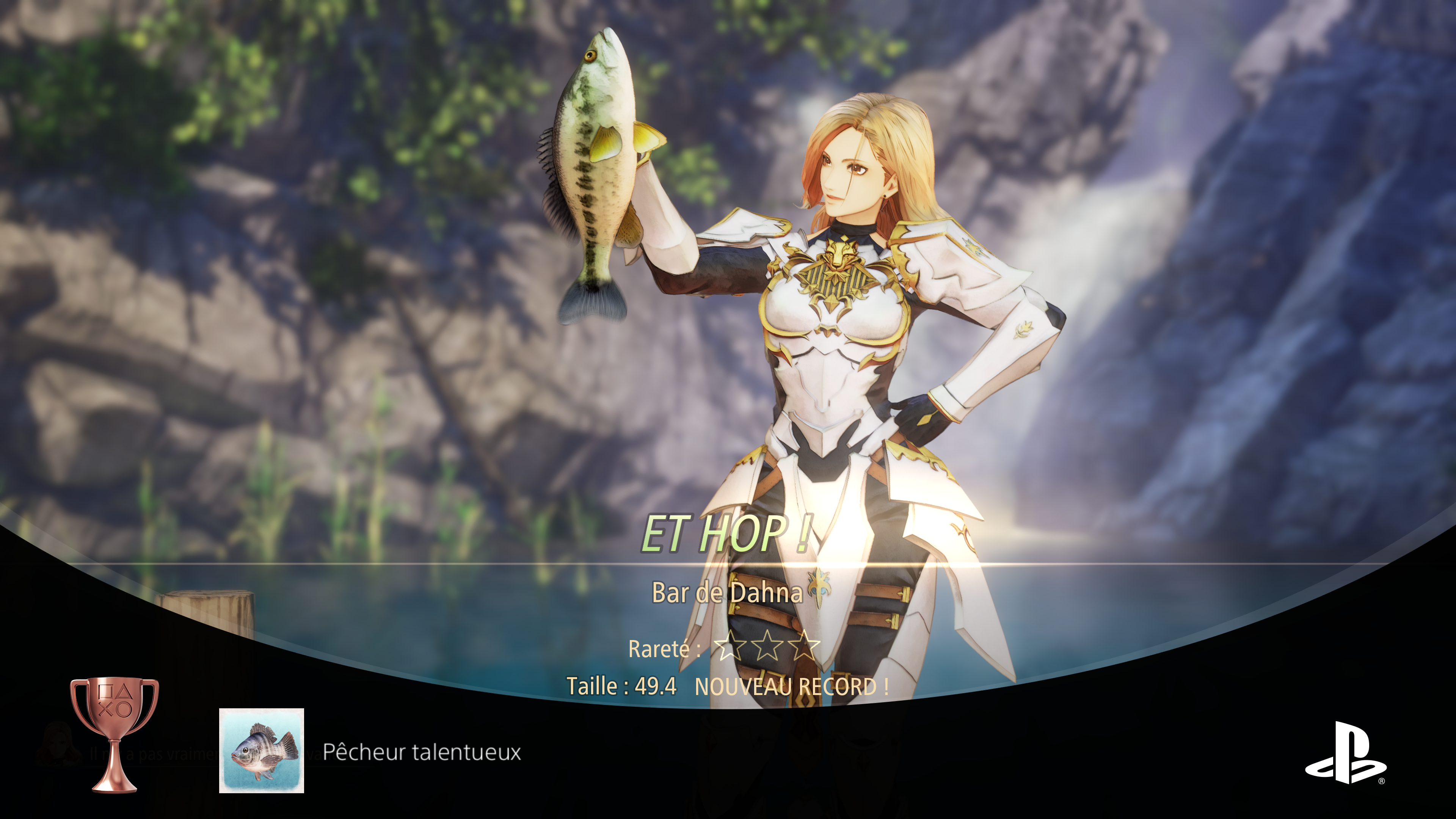This screenshot has width=1456, height=819.
Task: Open the Pêcheur talentueux trophy notification
Action: pyautogui.click(x=422, y=752)
